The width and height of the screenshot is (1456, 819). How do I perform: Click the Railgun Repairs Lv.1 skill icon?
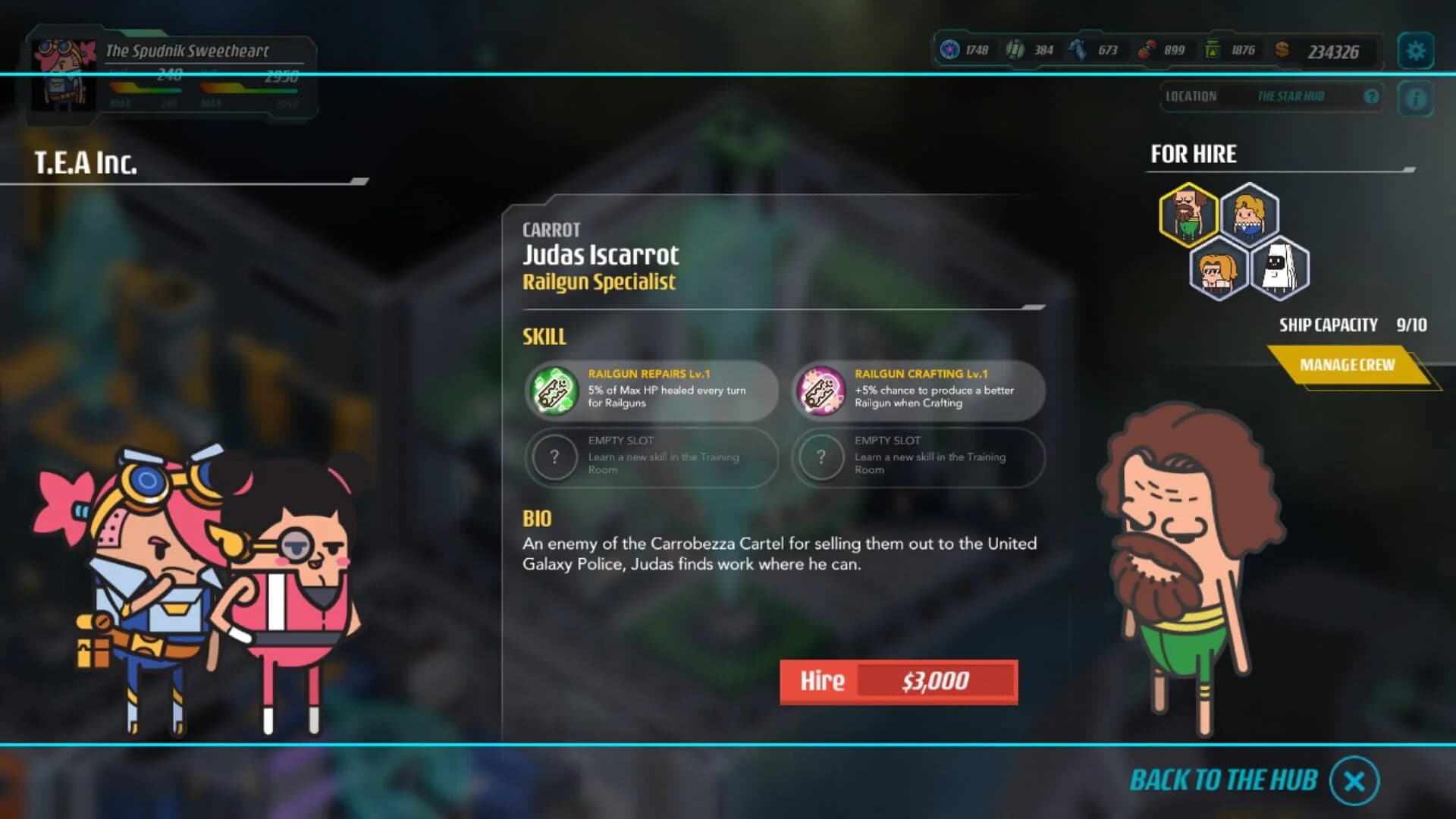pyautogui.click(x=554, y=391)
